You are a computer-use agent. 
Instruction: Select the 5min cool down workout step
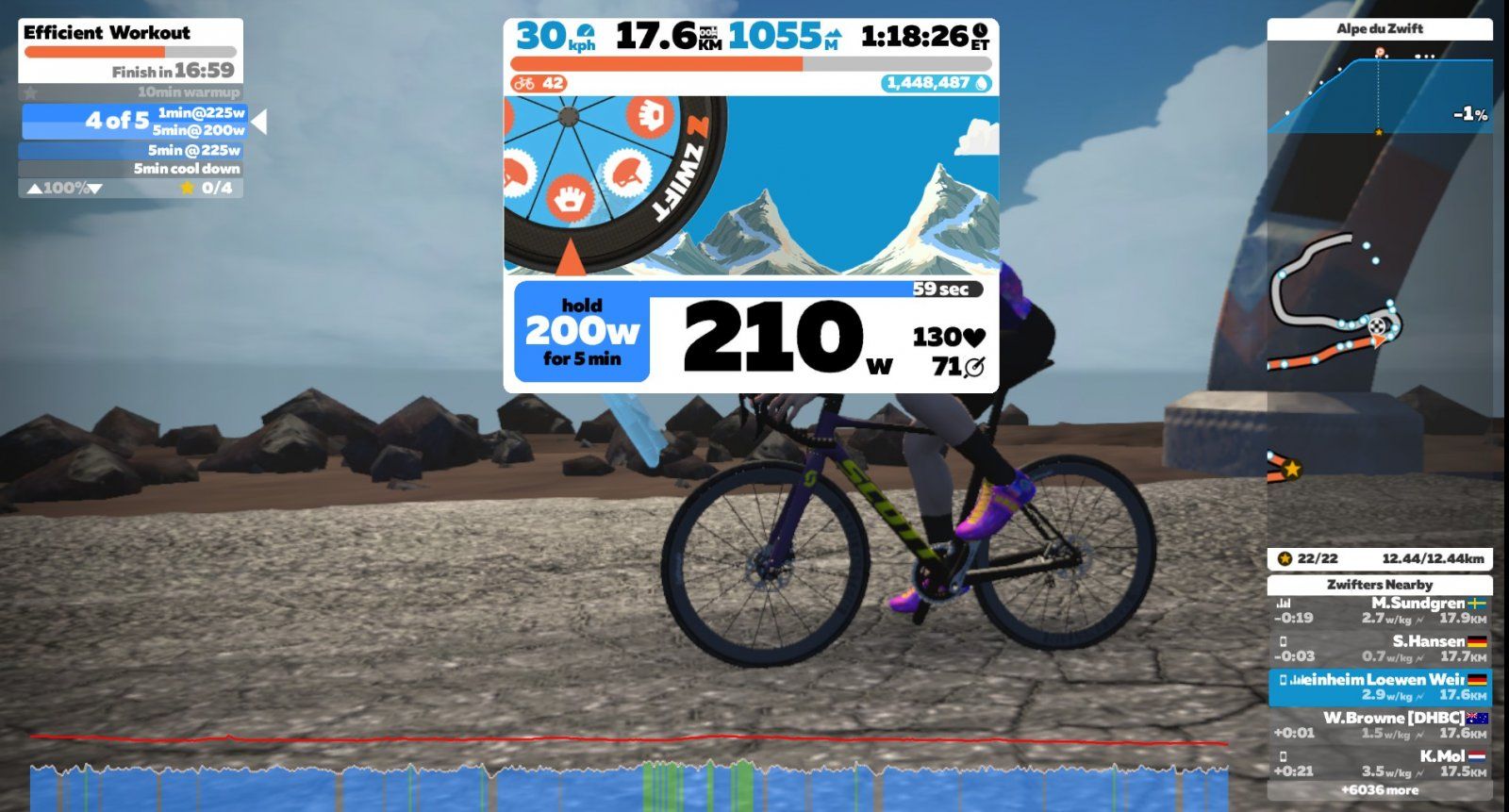click(130, 169)
